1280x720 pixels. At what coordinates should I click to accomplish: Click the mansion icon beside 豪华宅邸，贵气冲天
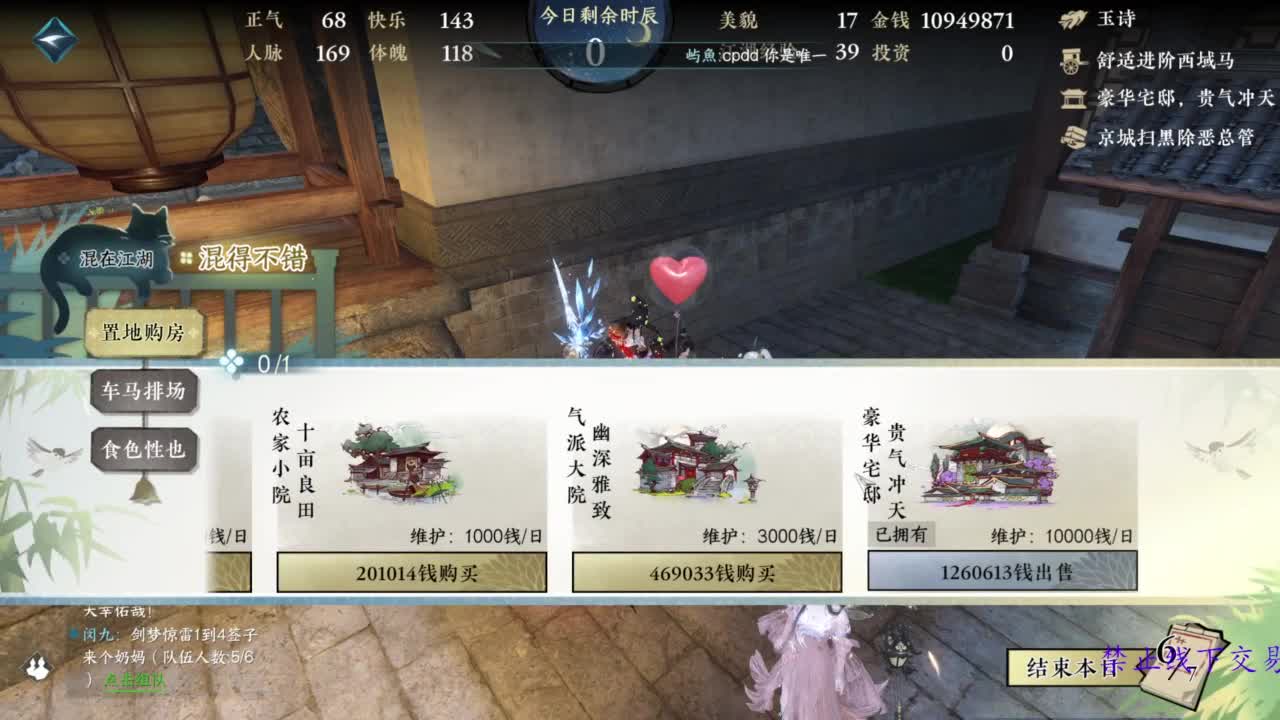click(x=1072, y=97)
